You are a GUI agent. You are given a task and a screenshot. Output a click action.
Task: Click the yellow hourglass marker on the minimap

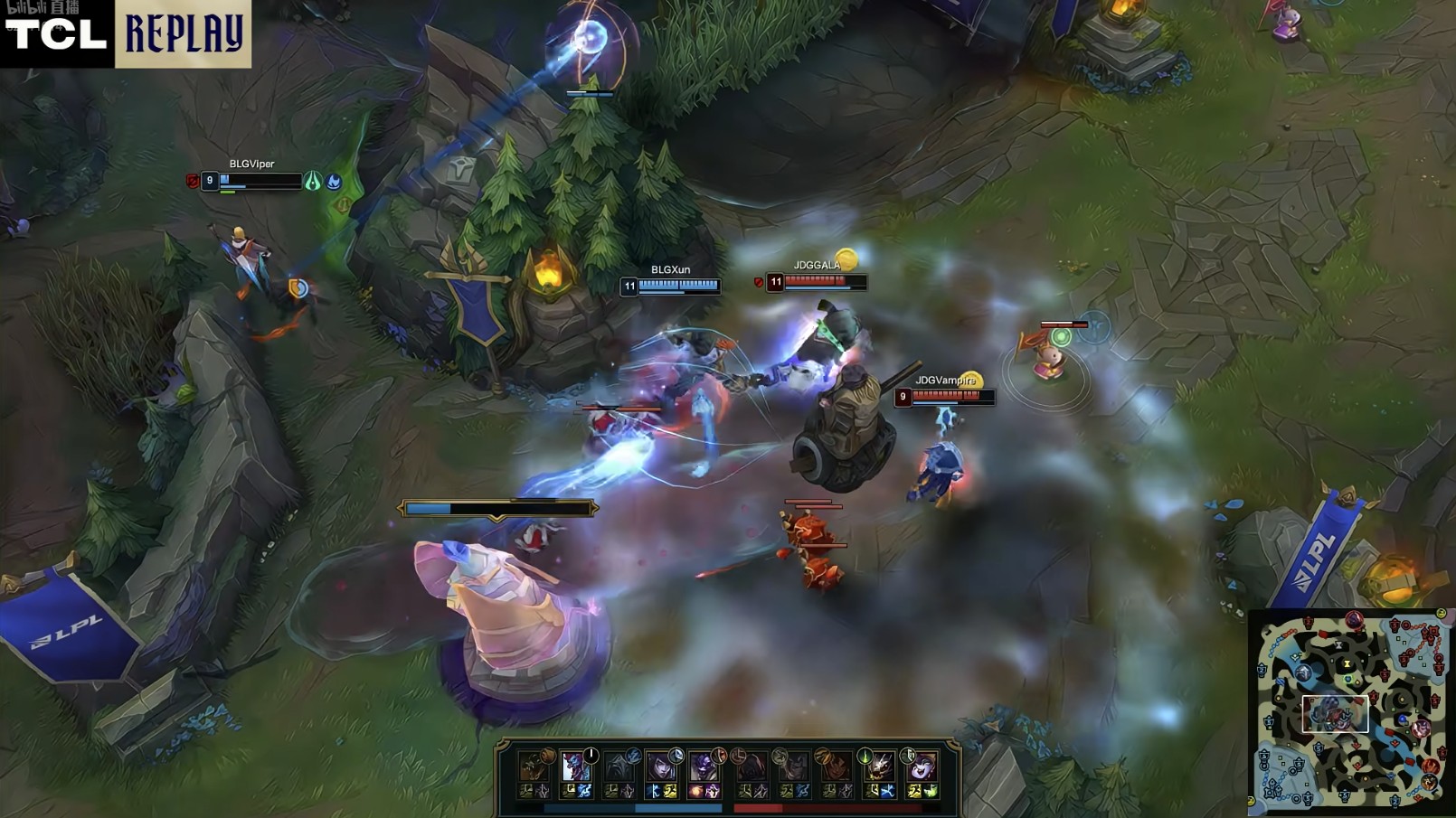pos(1347,663)
